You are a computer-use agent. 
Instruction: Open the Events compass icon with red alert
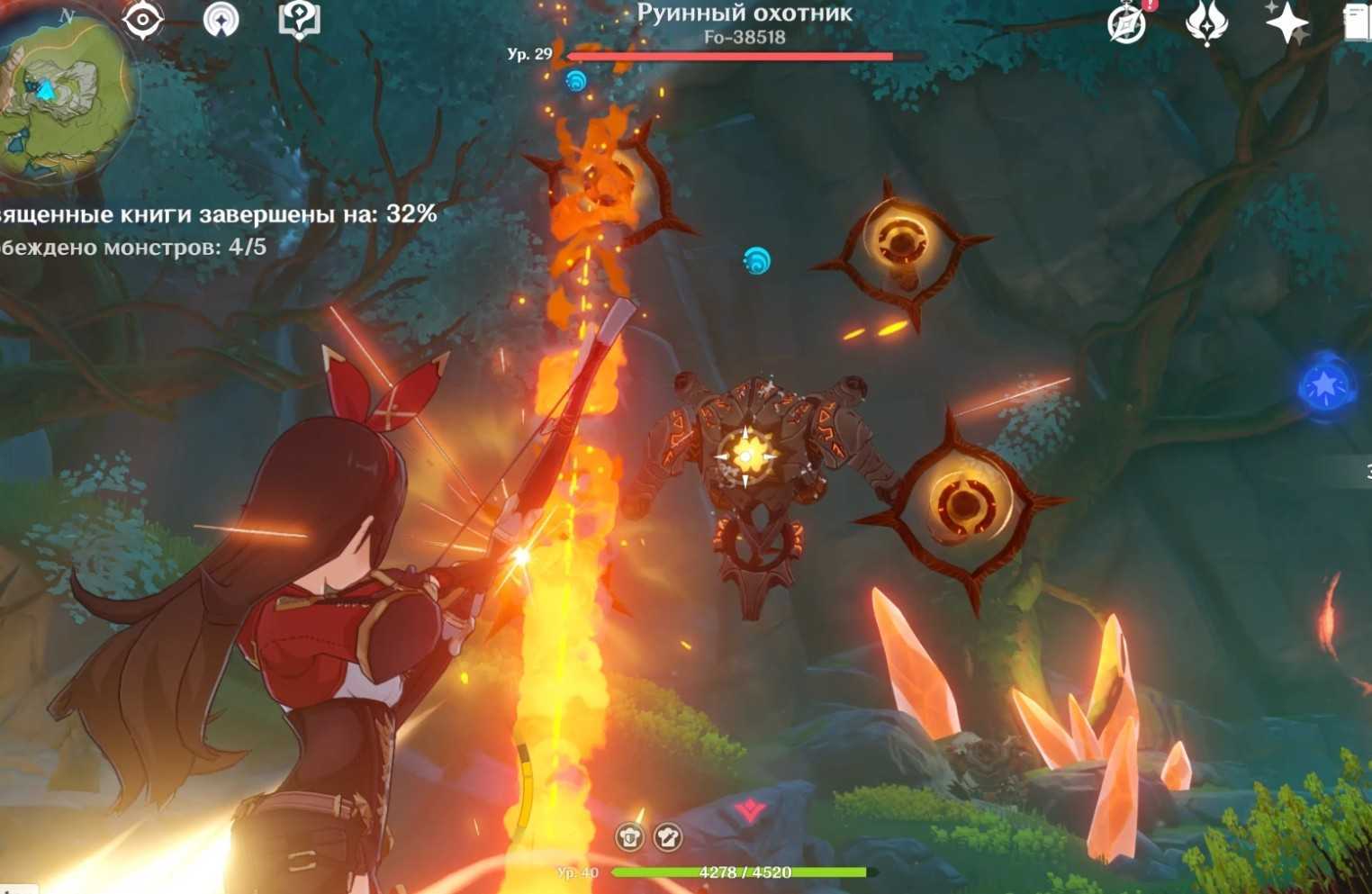pos(1127,23)
